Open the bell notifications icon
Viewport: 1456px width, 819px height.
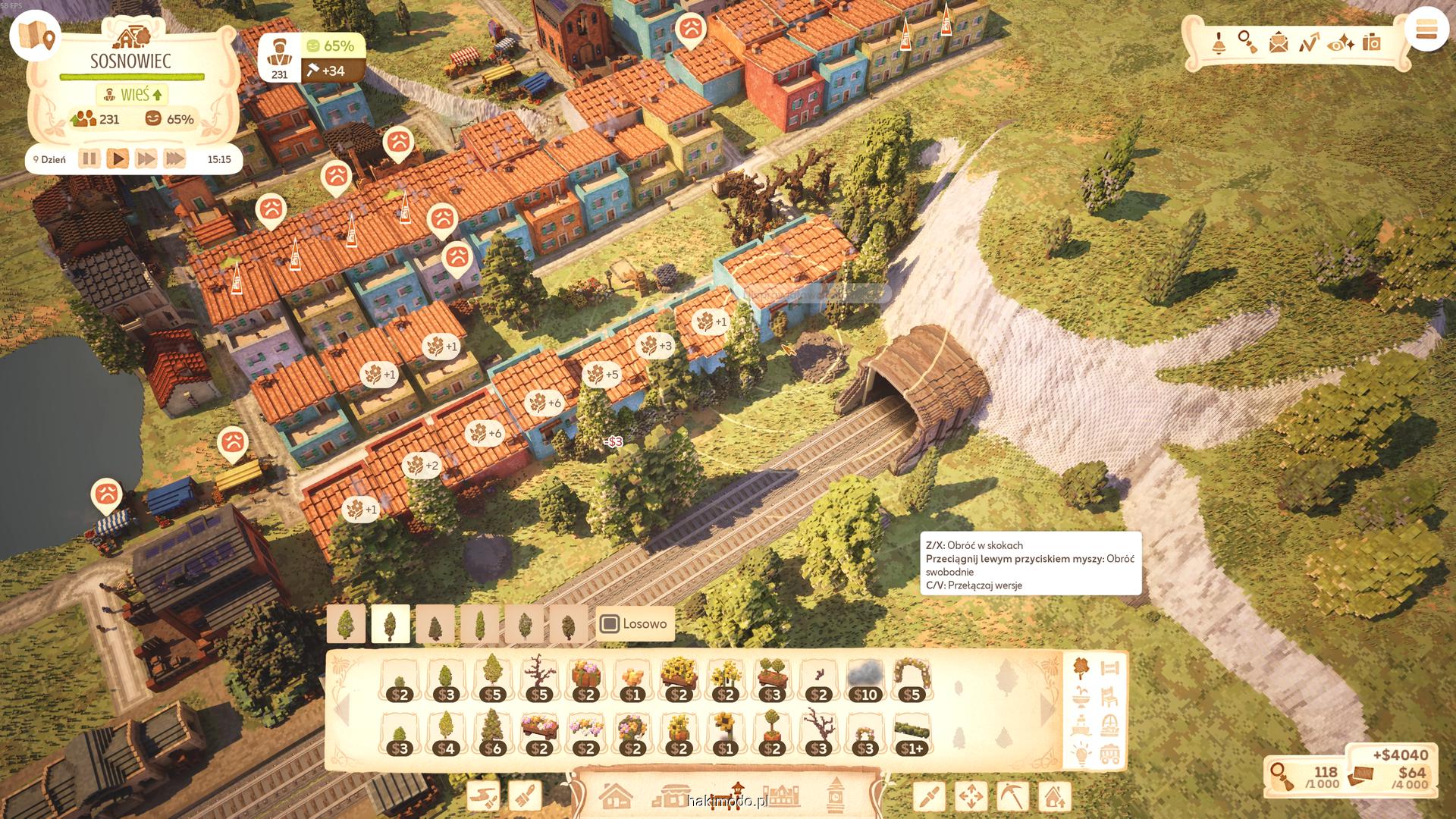tap(1219, 42)
